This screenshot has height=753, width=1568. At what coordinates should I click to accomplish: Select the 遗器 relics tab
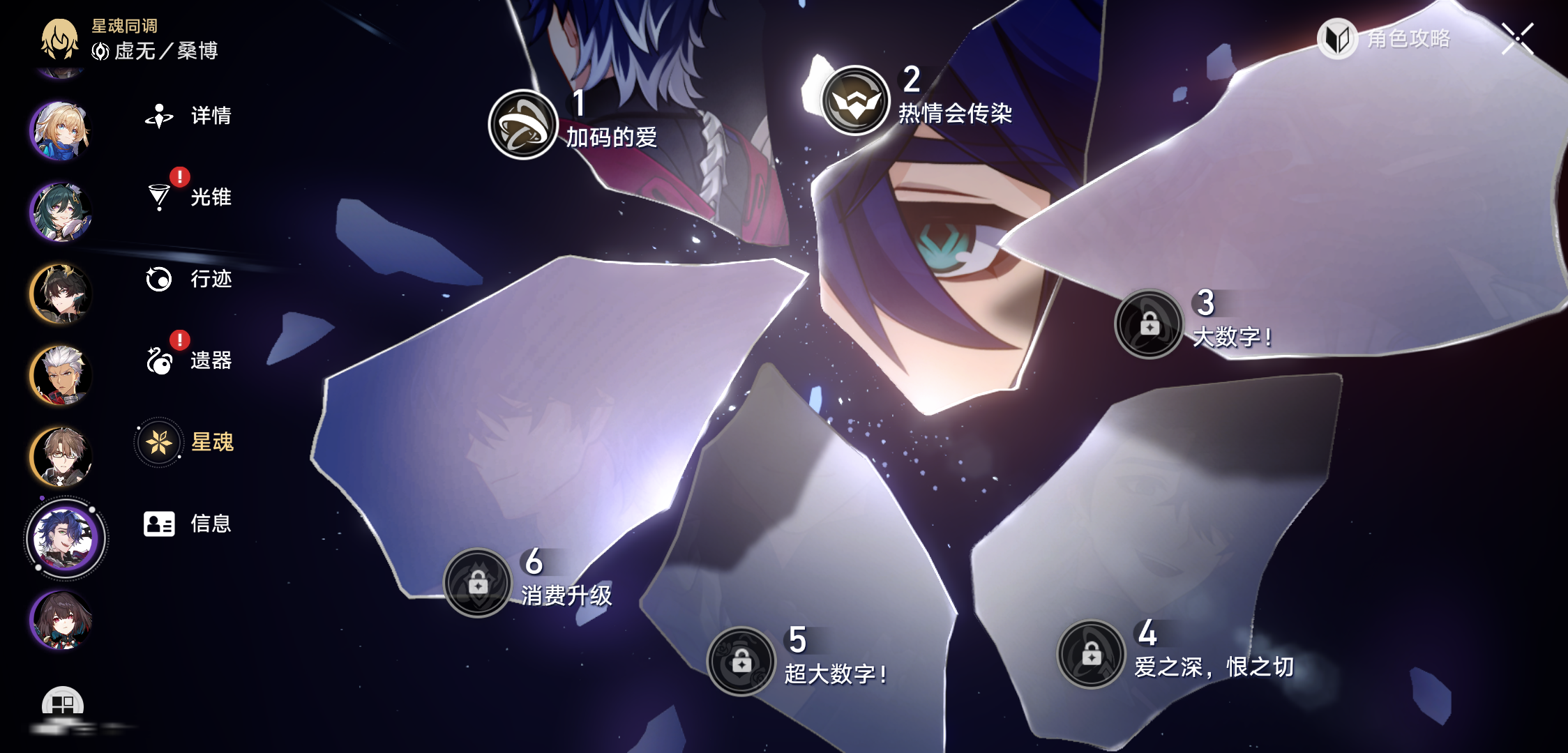click(x=188, y=360)
